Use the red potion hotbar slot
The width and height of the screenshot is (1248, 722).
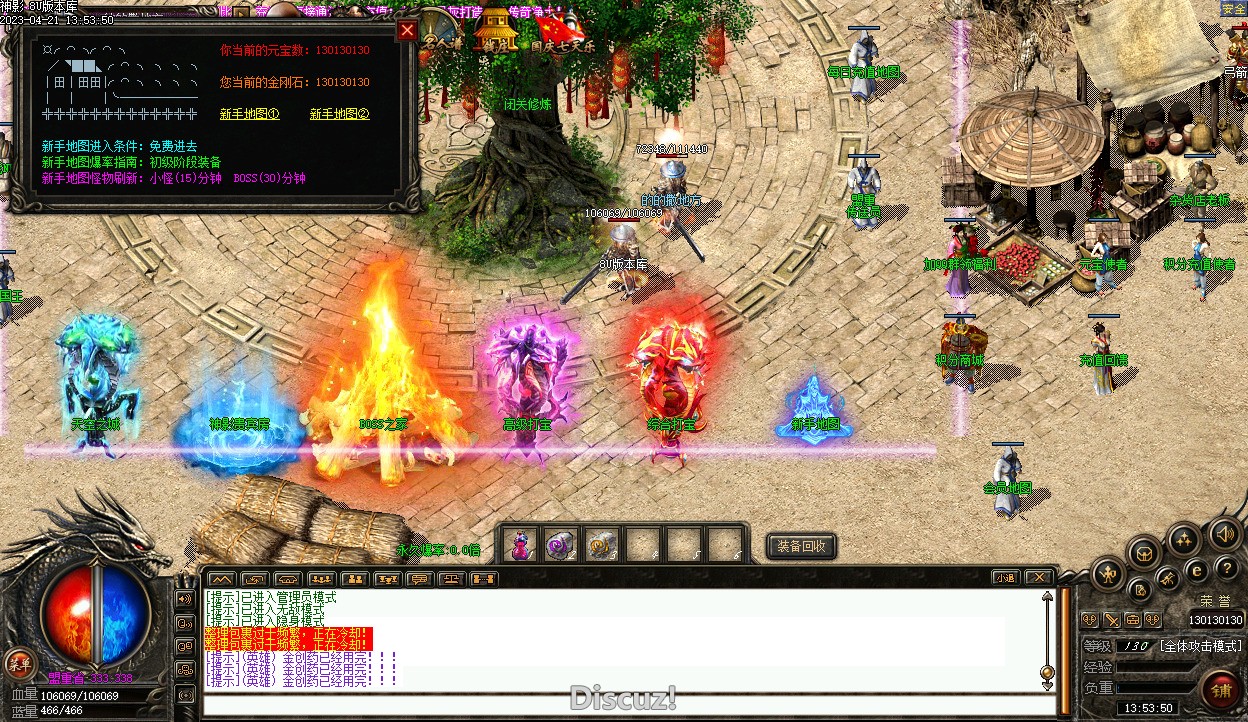click(x=521, y=545)
